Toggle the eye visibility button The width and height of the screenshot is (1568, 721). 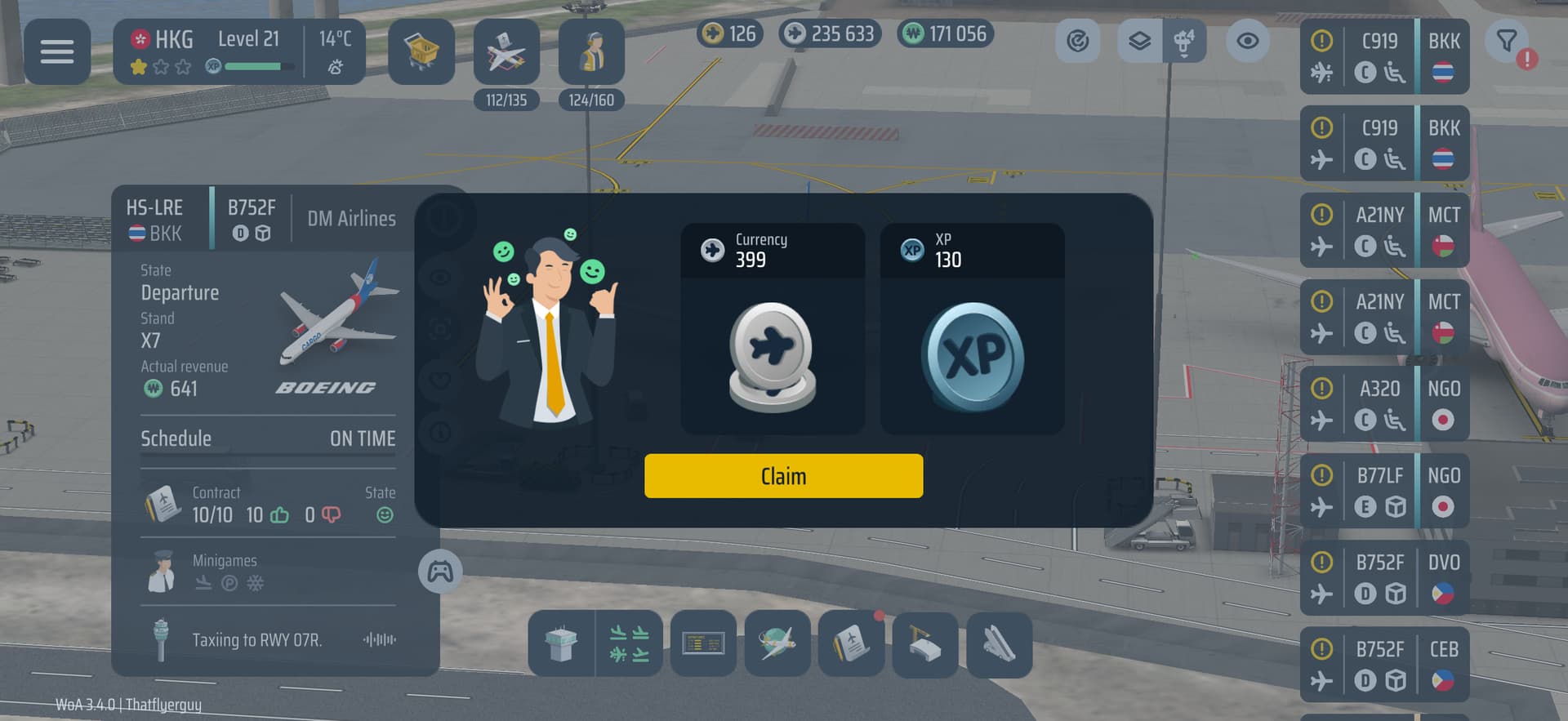point(1247,41)
